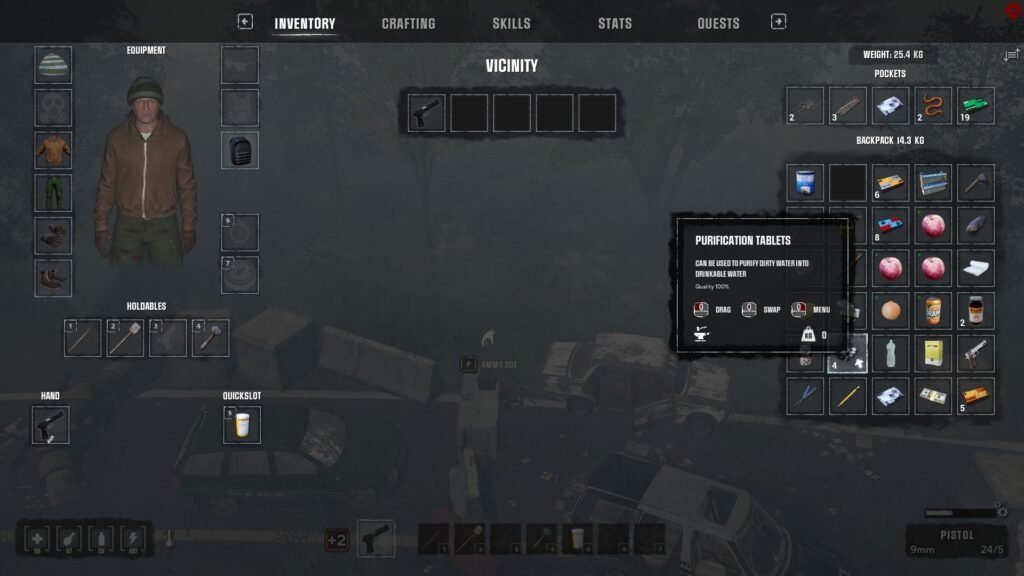
Task: Choose the pill bottle in the quickslot
Action: coord(241,424)
